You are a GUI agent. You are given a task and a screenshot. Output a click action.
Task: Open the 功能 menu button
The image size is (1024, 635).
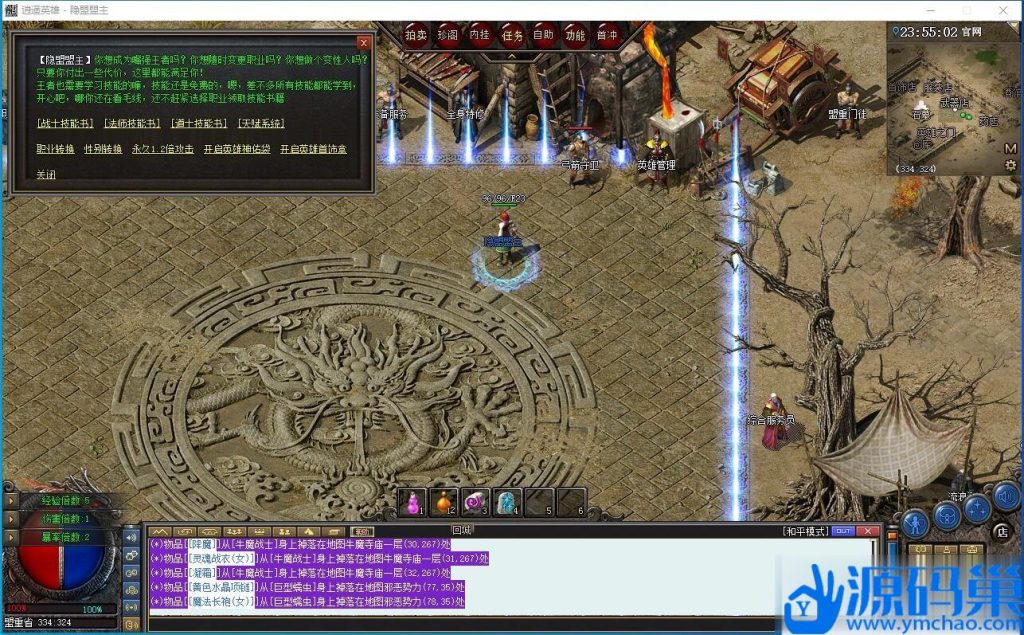pos(575,35)
